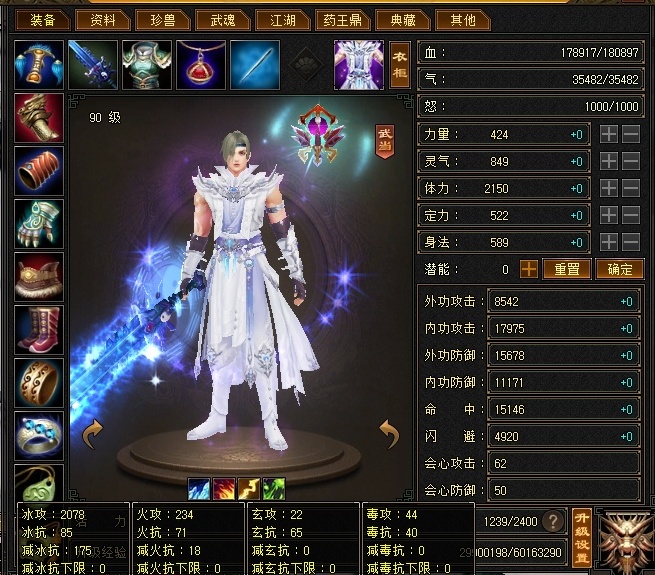The height and width of the screenshot is (575, 655).
Task: Show the 武魂 tab
Action: click(x=220, y=19)
